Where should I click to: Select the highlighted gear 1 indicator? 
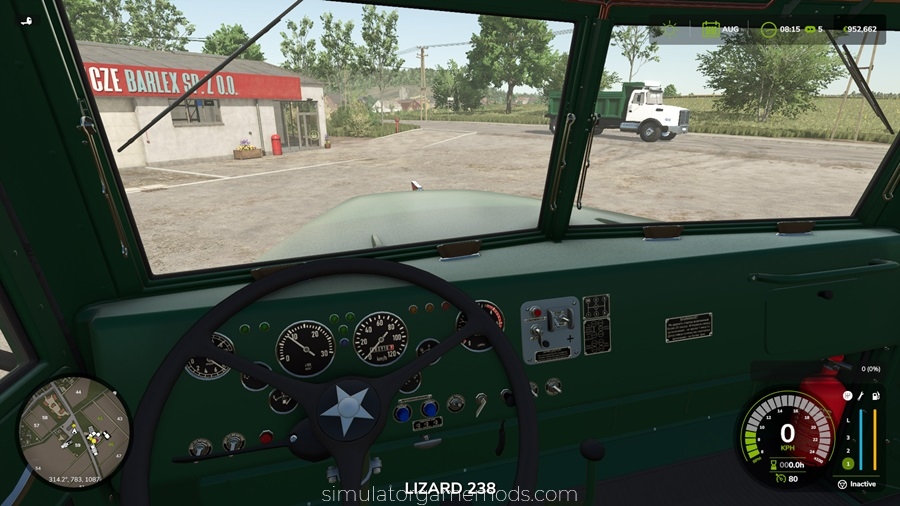click(x=846, y=463)
